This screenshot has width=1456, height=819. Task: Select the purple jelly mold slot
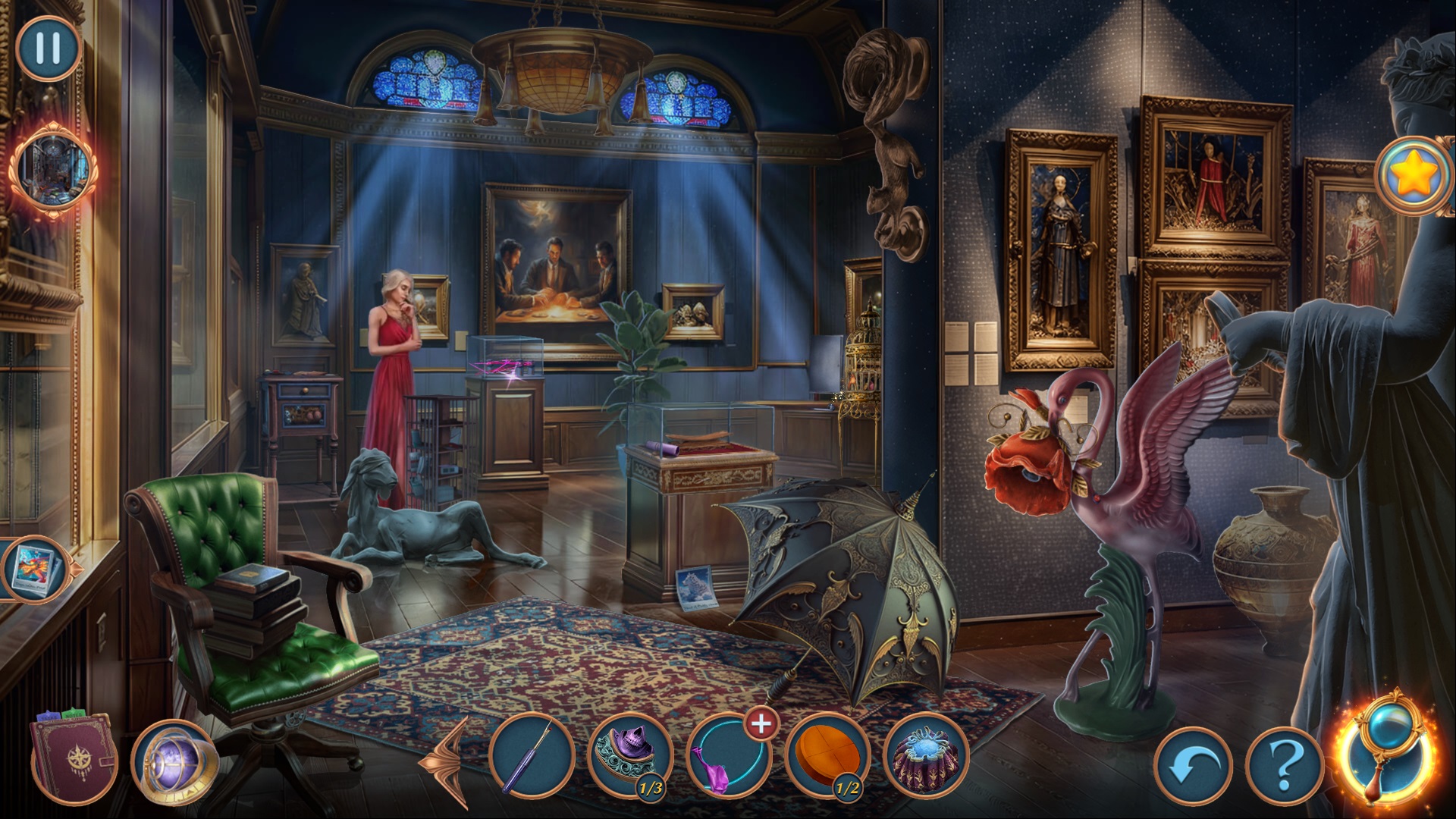tap(926, 756)
